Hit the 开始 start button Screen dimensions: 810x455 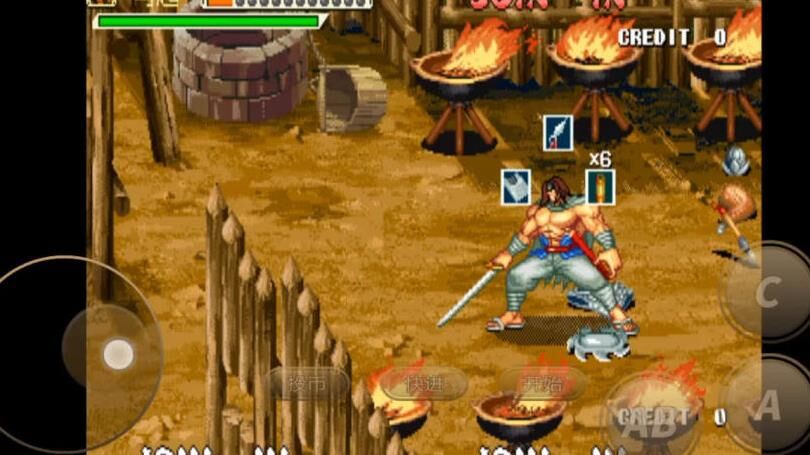[543, 383]
